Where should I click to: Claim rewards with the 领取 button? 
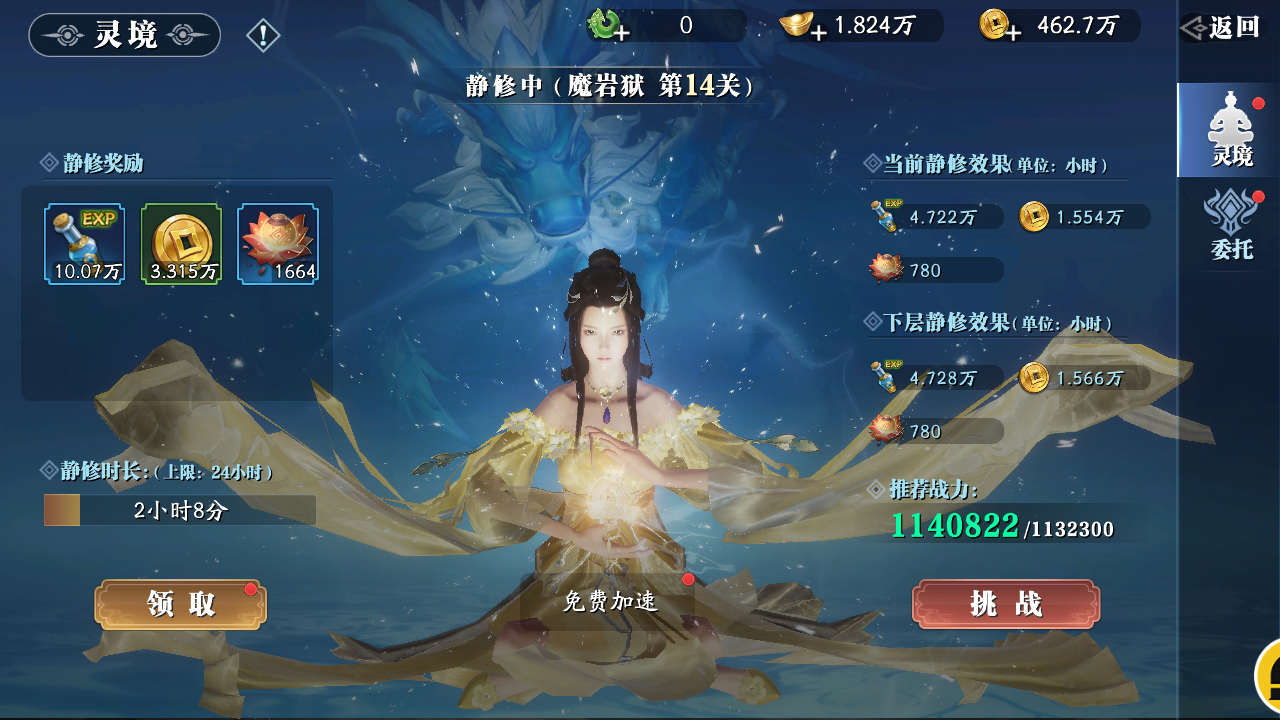coord(181,604)
